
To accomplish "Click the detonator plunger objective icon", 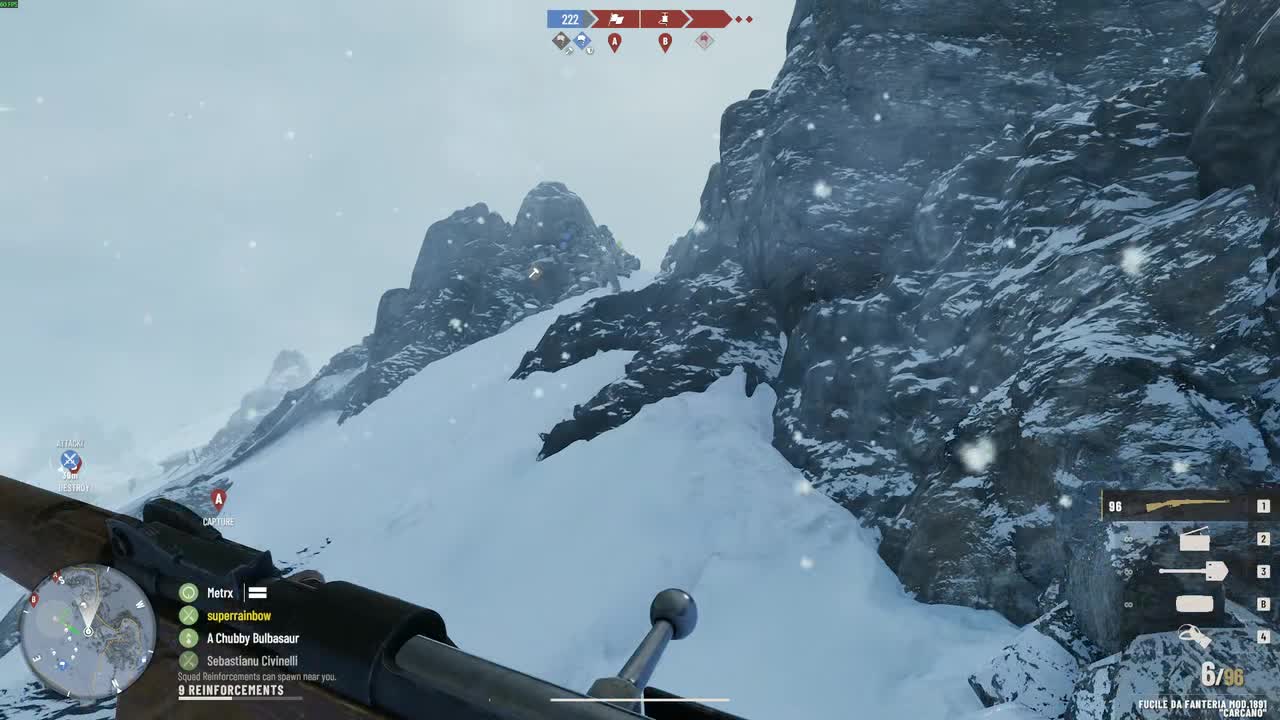I will click(x=663, y=19).
